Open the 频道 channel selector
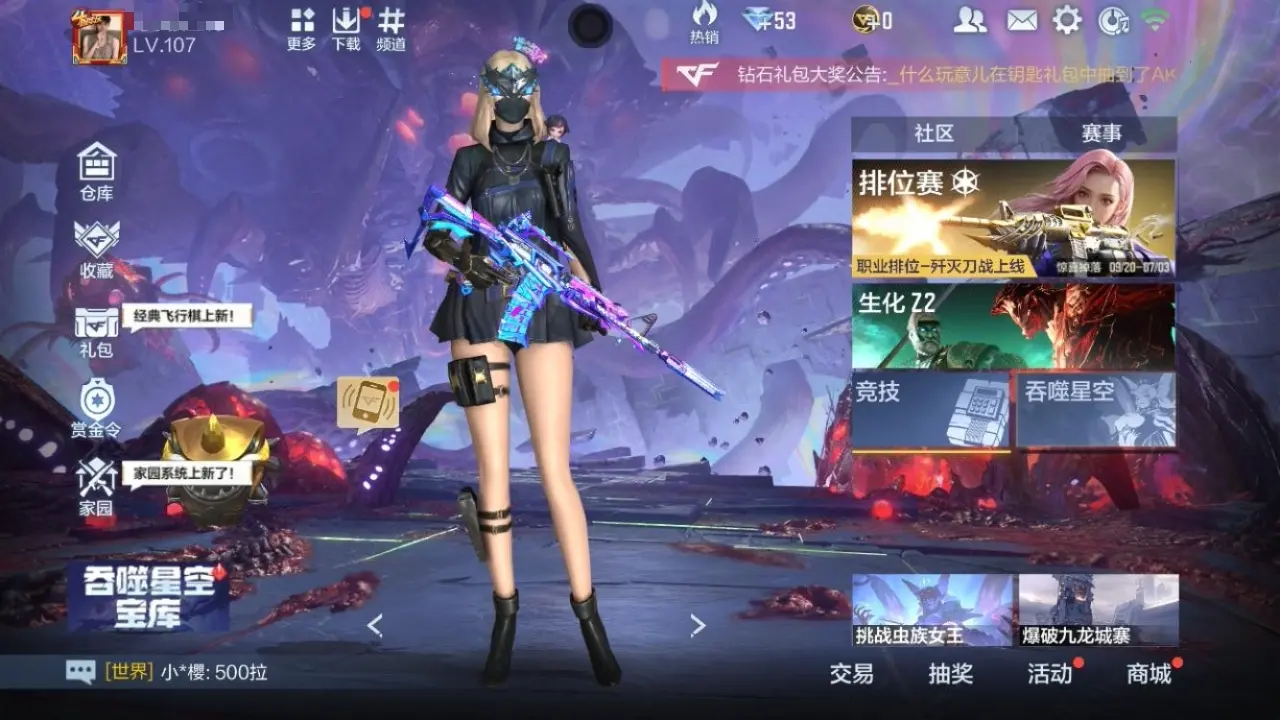This screenshot has width=1280, height=720. (391, 29)
